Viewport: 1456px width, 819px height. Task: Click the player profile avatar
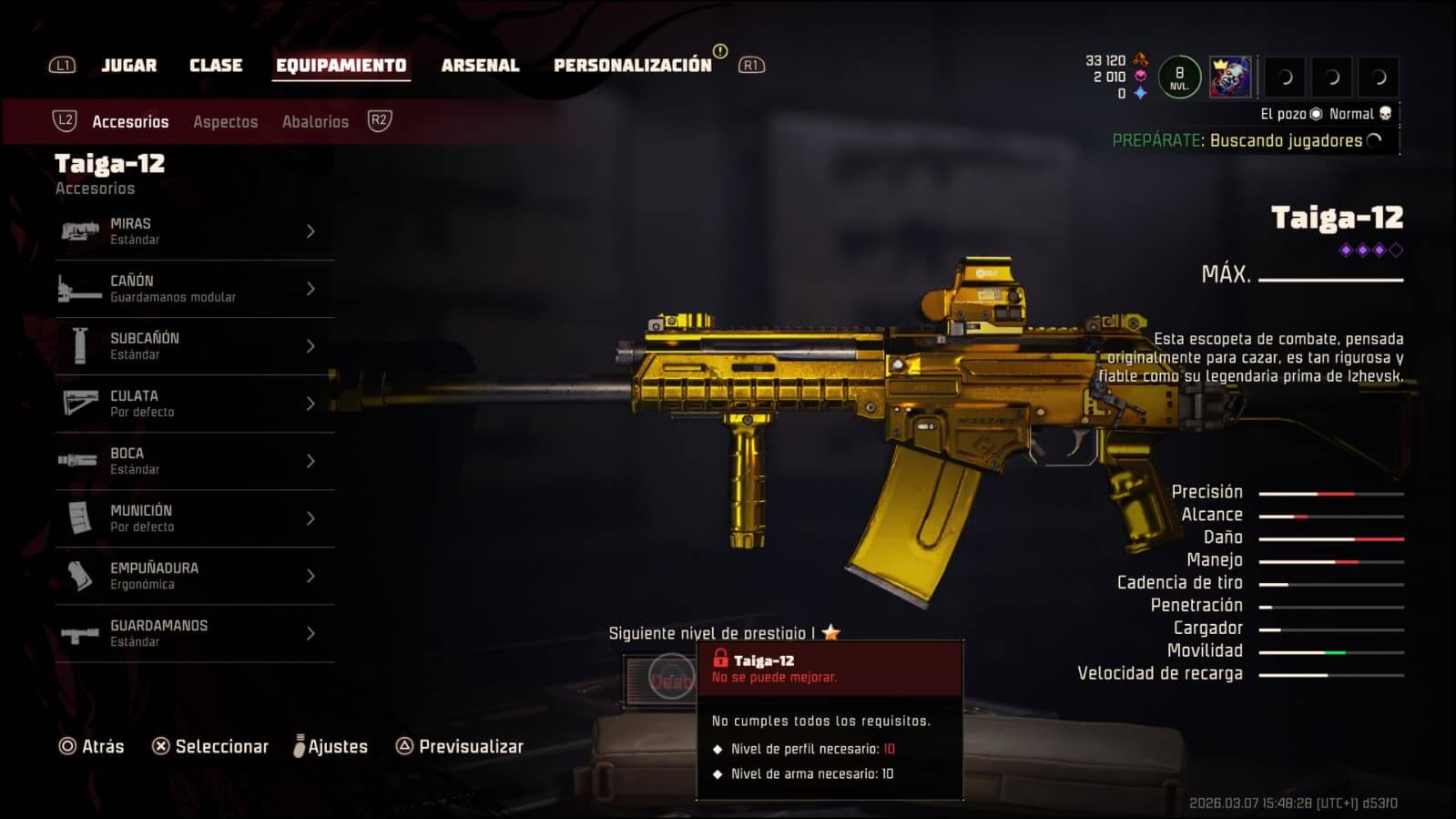coord(1229,77)
